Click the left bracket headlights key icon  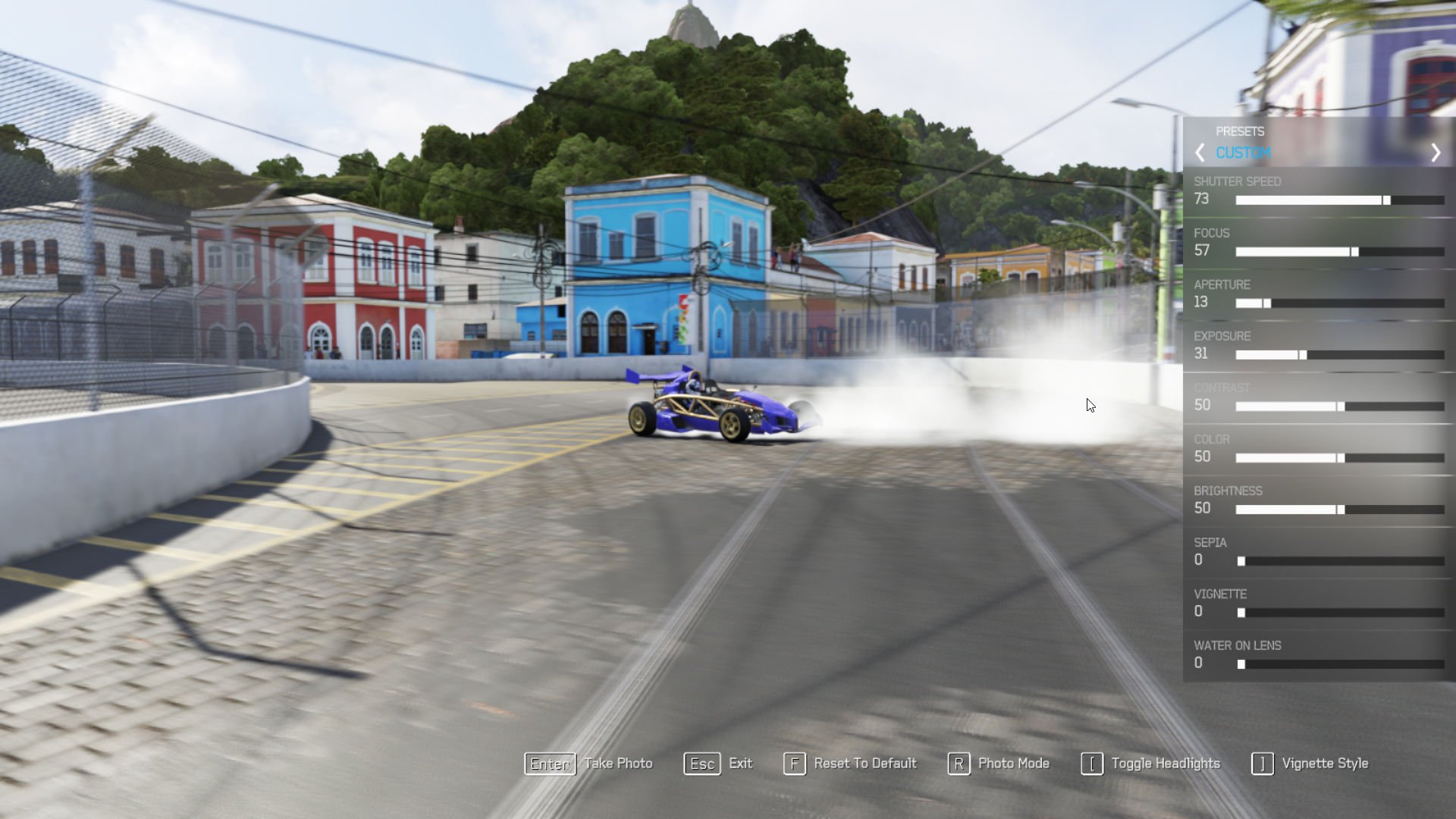(x=1092, y=764)
